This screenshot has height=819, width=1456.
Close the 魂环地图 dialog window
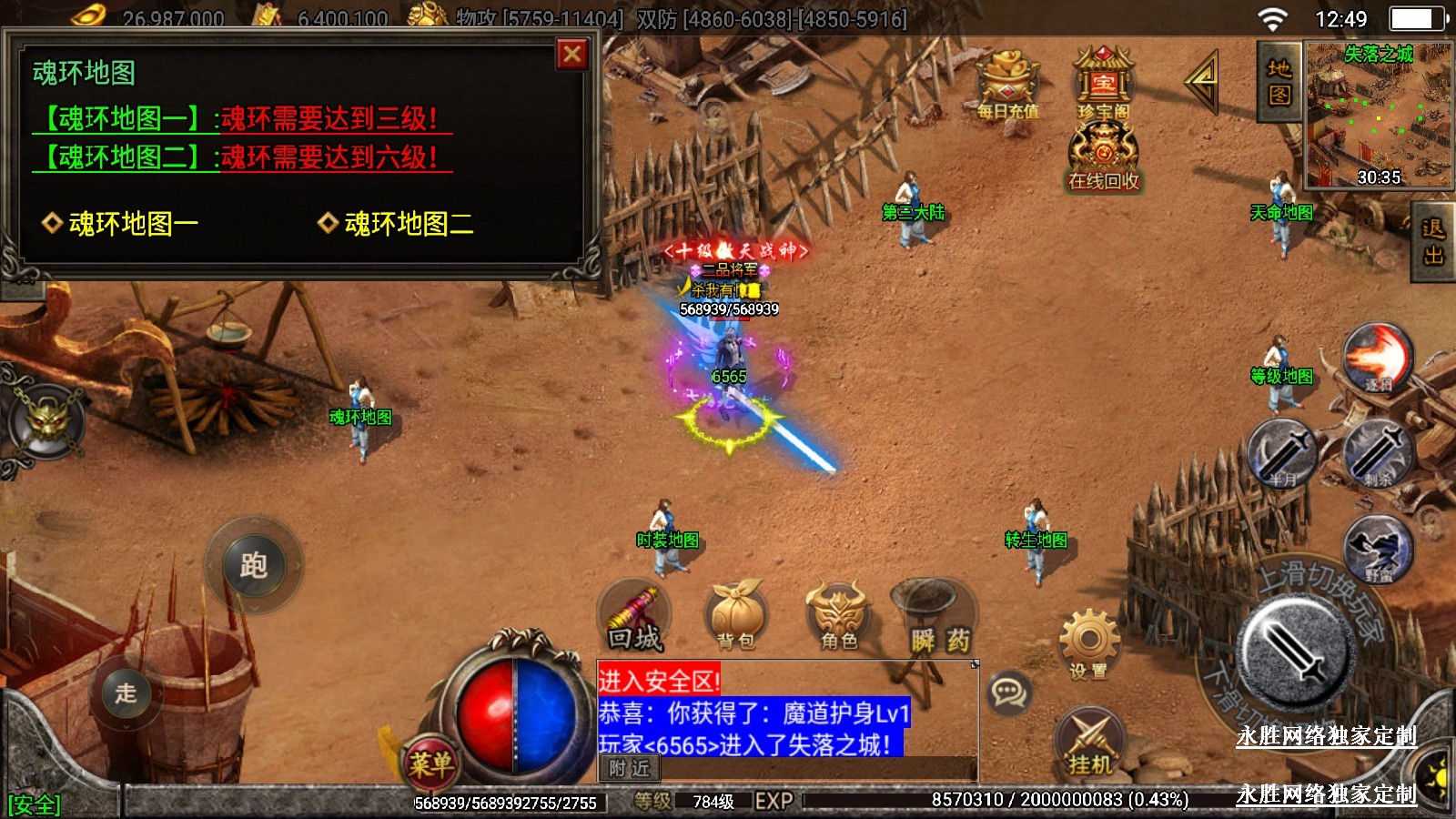tap(572, 55)
